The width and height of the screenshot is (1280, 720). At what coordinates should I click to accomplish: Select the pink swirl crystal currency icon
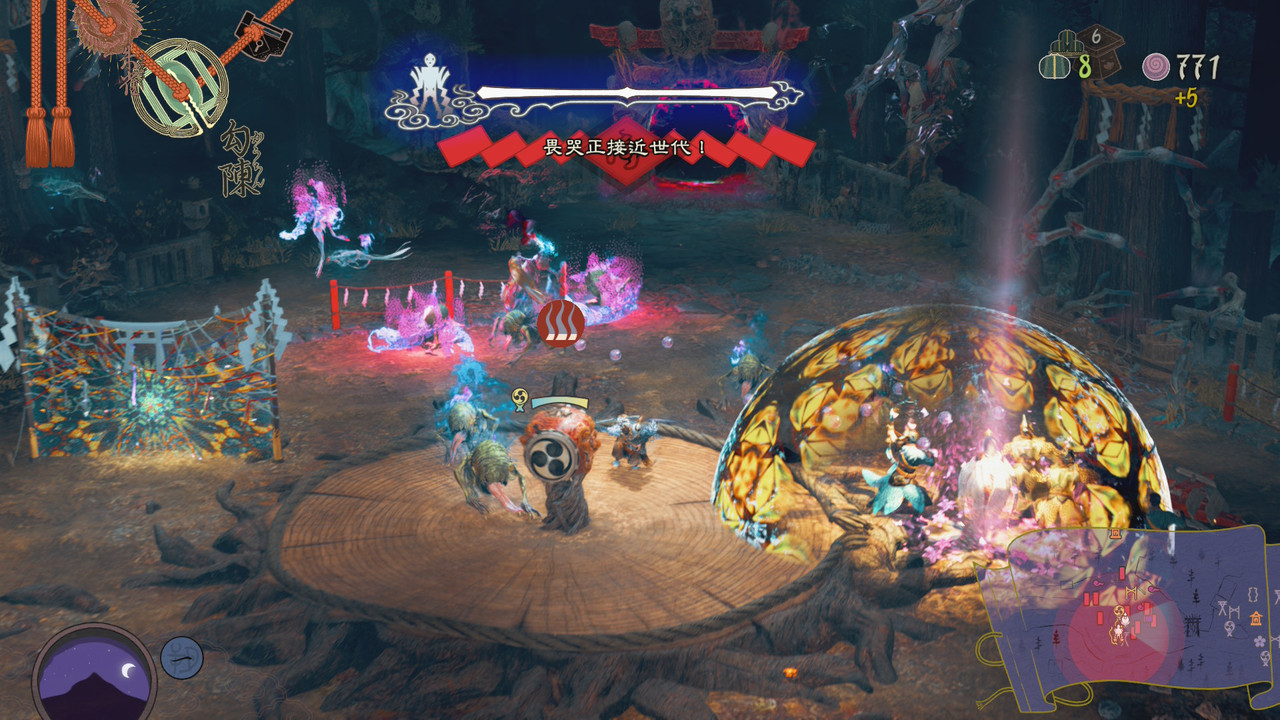[x=1156, y=68]
